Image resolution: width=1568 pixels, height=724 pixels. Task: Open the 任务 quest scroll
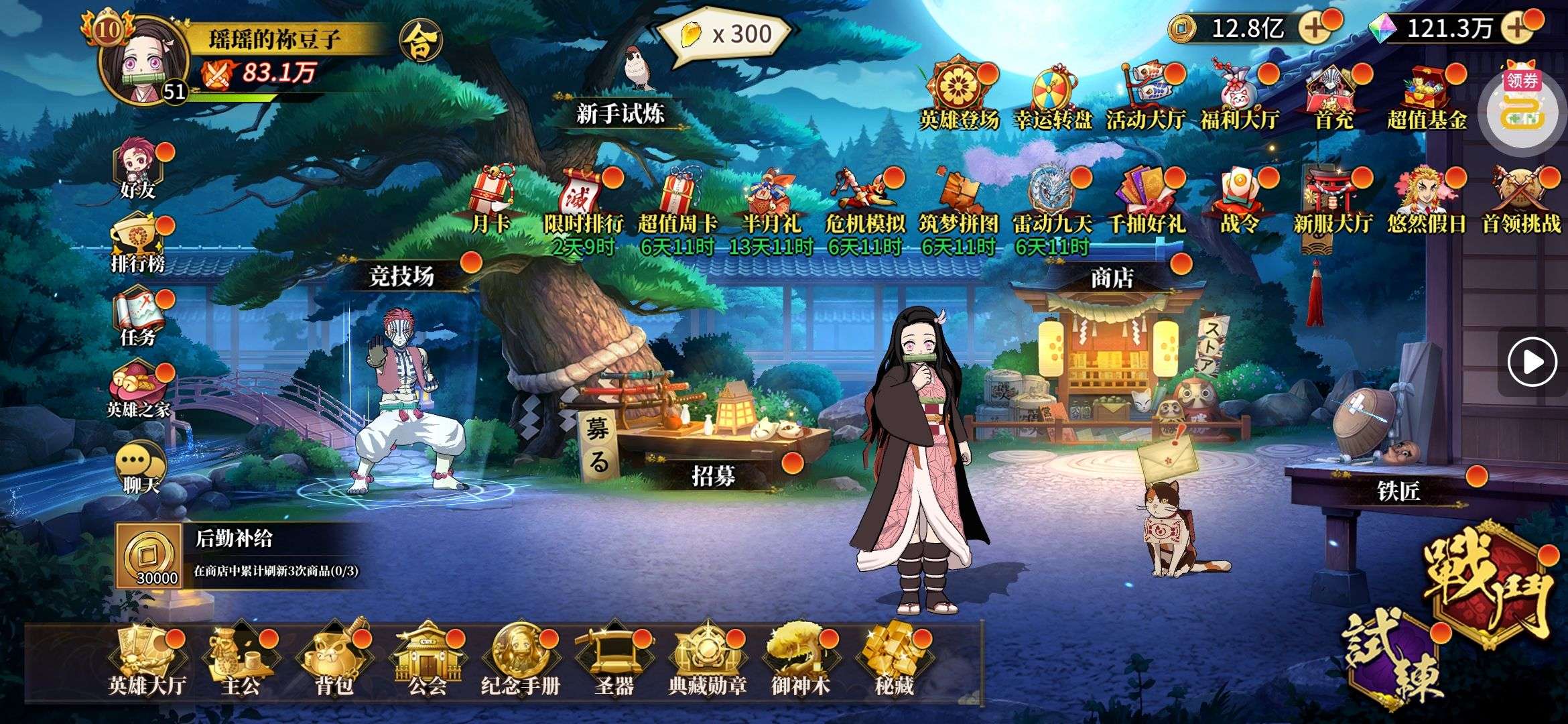click(x=139, y=318)
